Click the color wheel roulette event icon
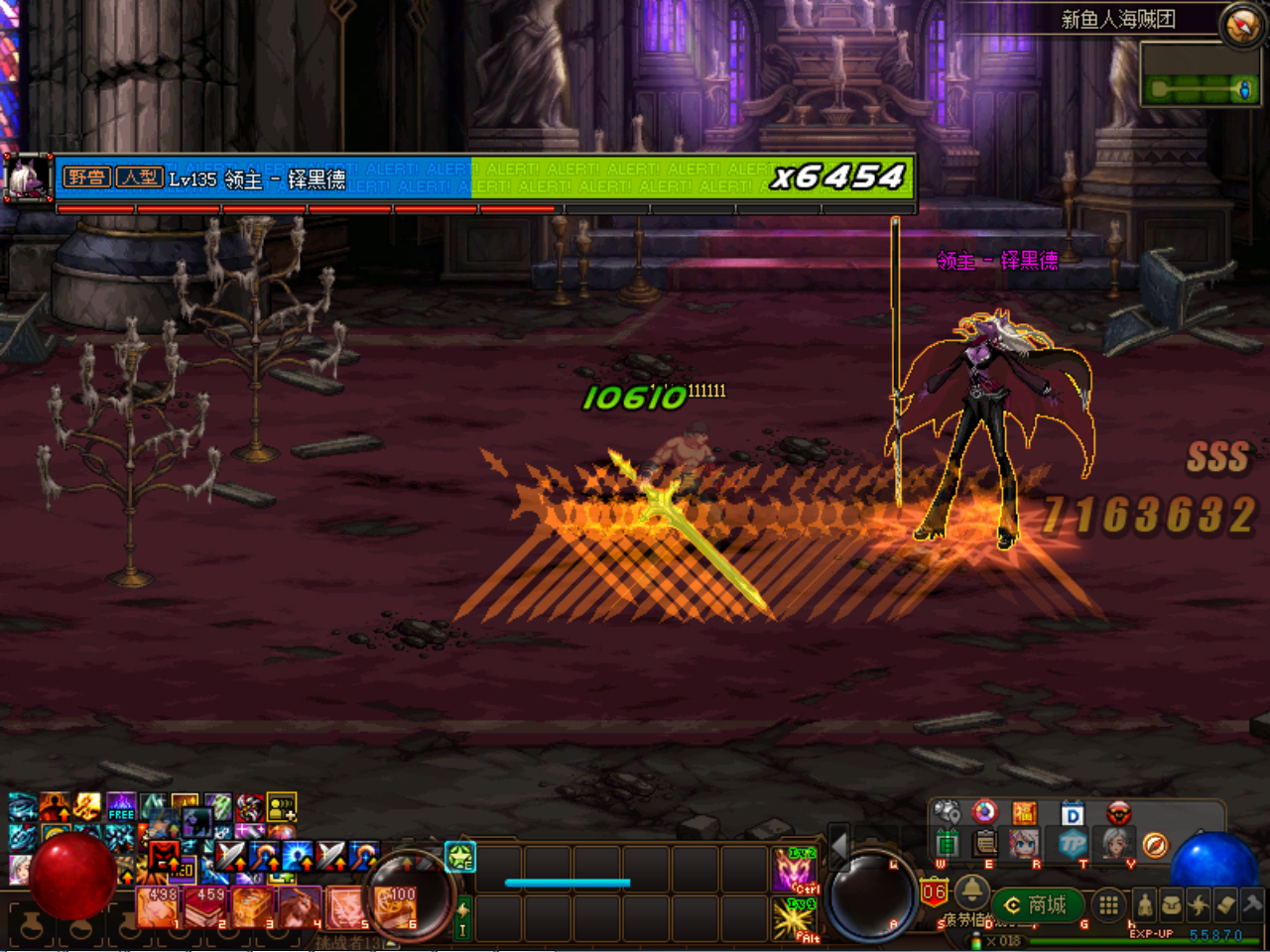 point(983,812)
